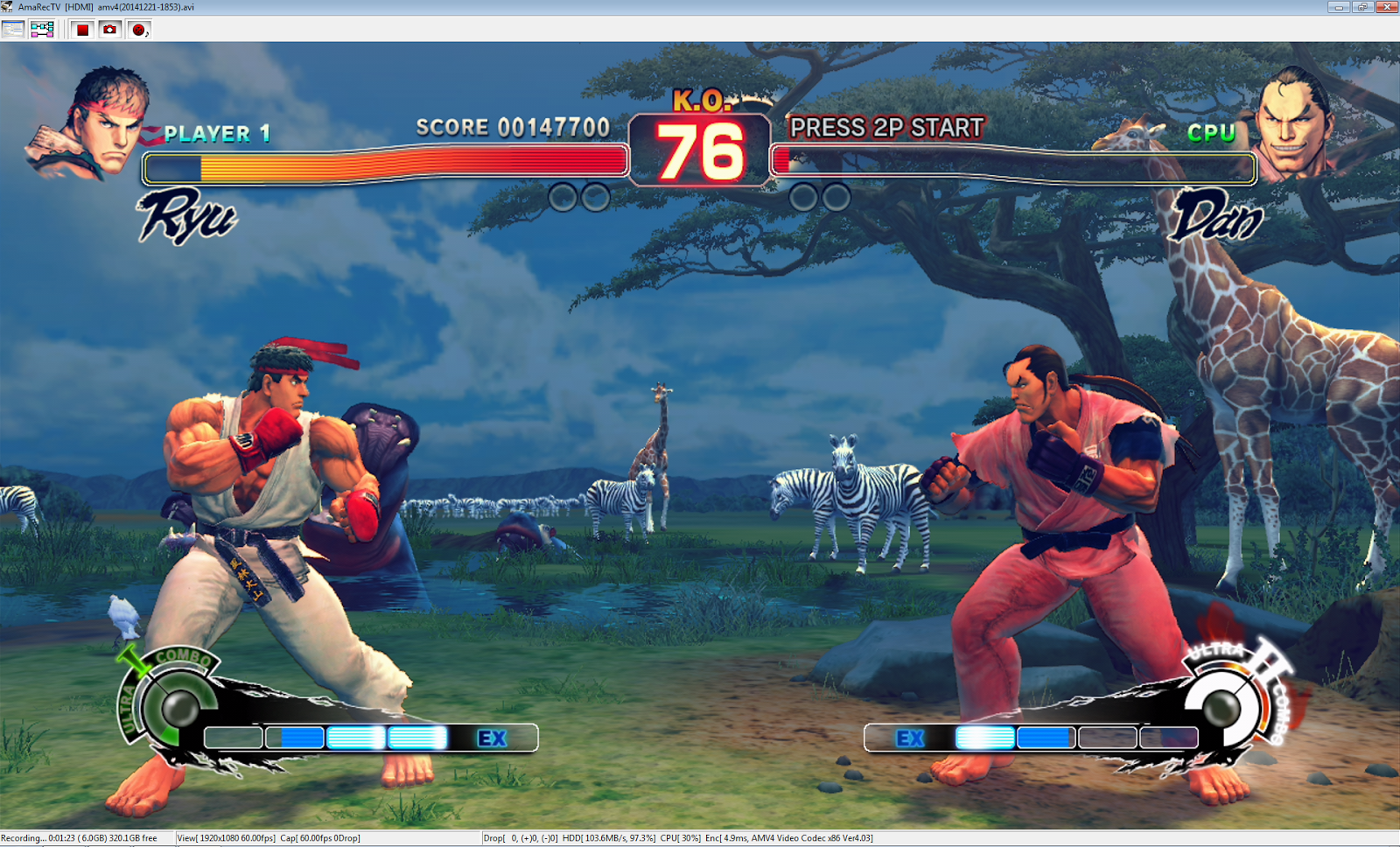The image size is (1400, 847).
Task: Click Player 1's health bar
Action: [x=385, y=163]
